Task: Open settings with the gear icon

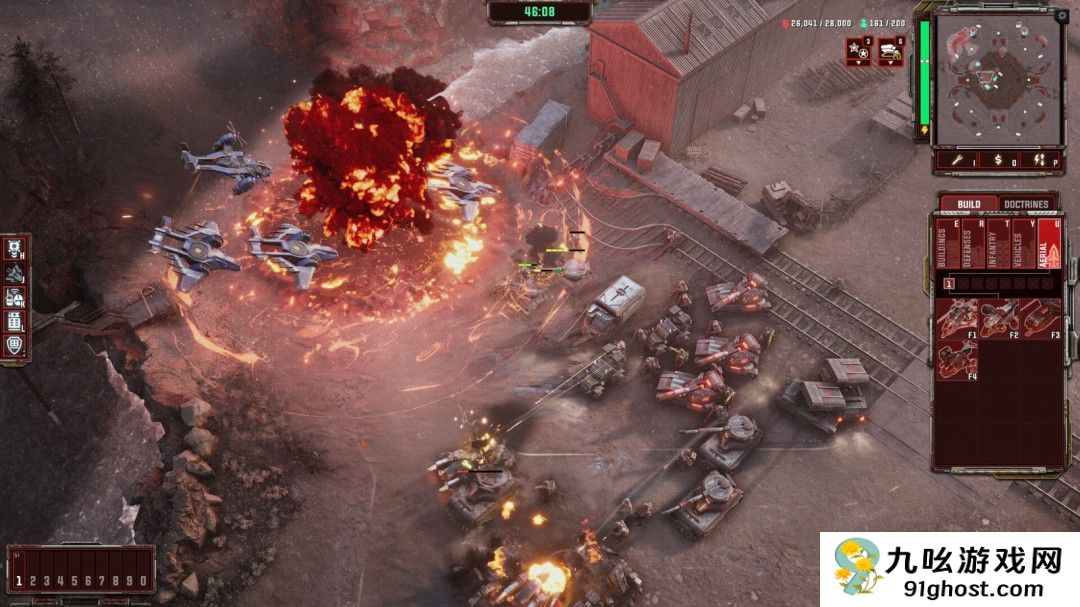Action: [1061, 16]
